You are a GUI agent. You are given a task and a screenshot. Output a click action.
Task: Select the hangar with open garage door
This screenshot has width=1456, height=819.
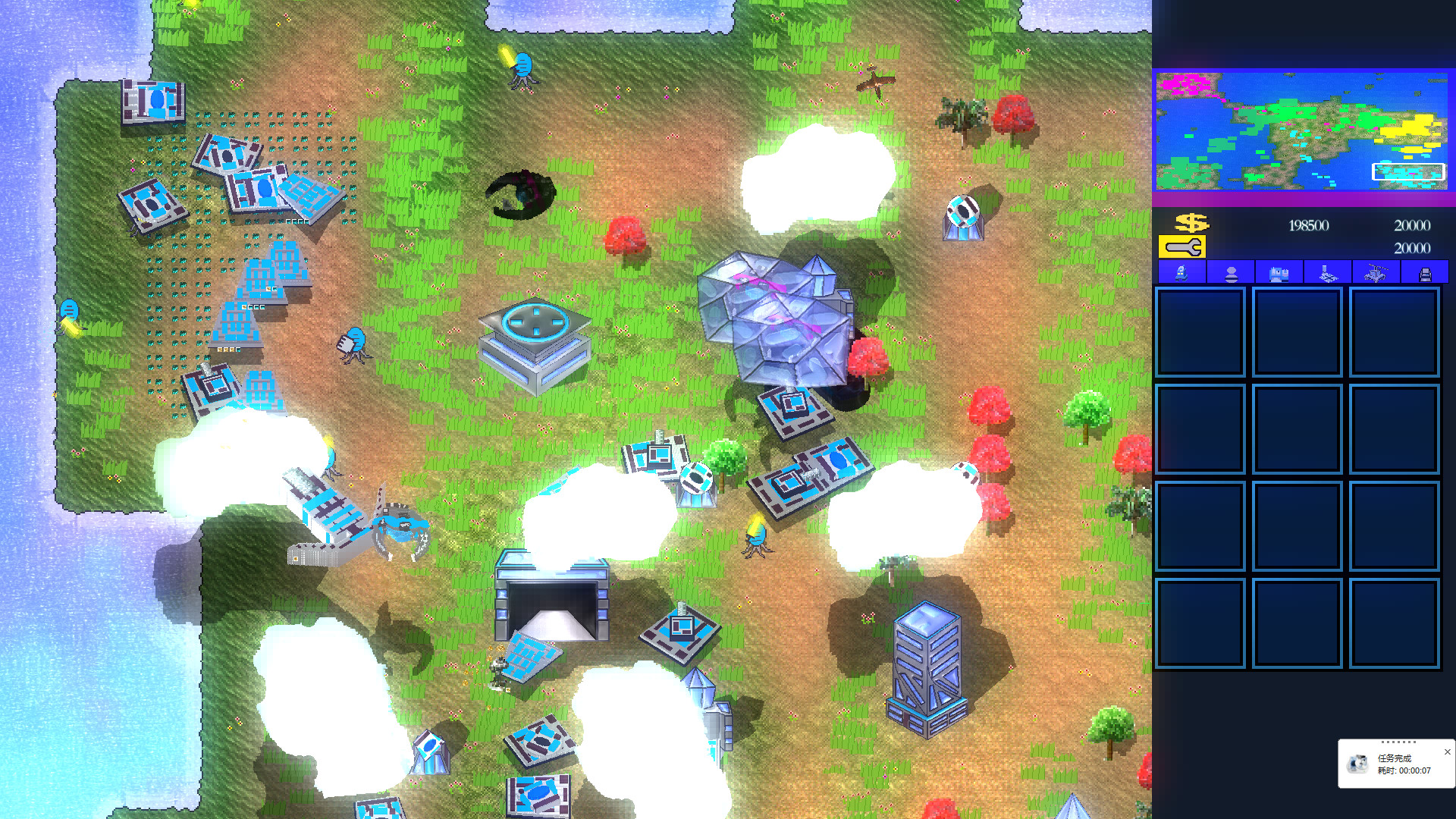[551, 599]
